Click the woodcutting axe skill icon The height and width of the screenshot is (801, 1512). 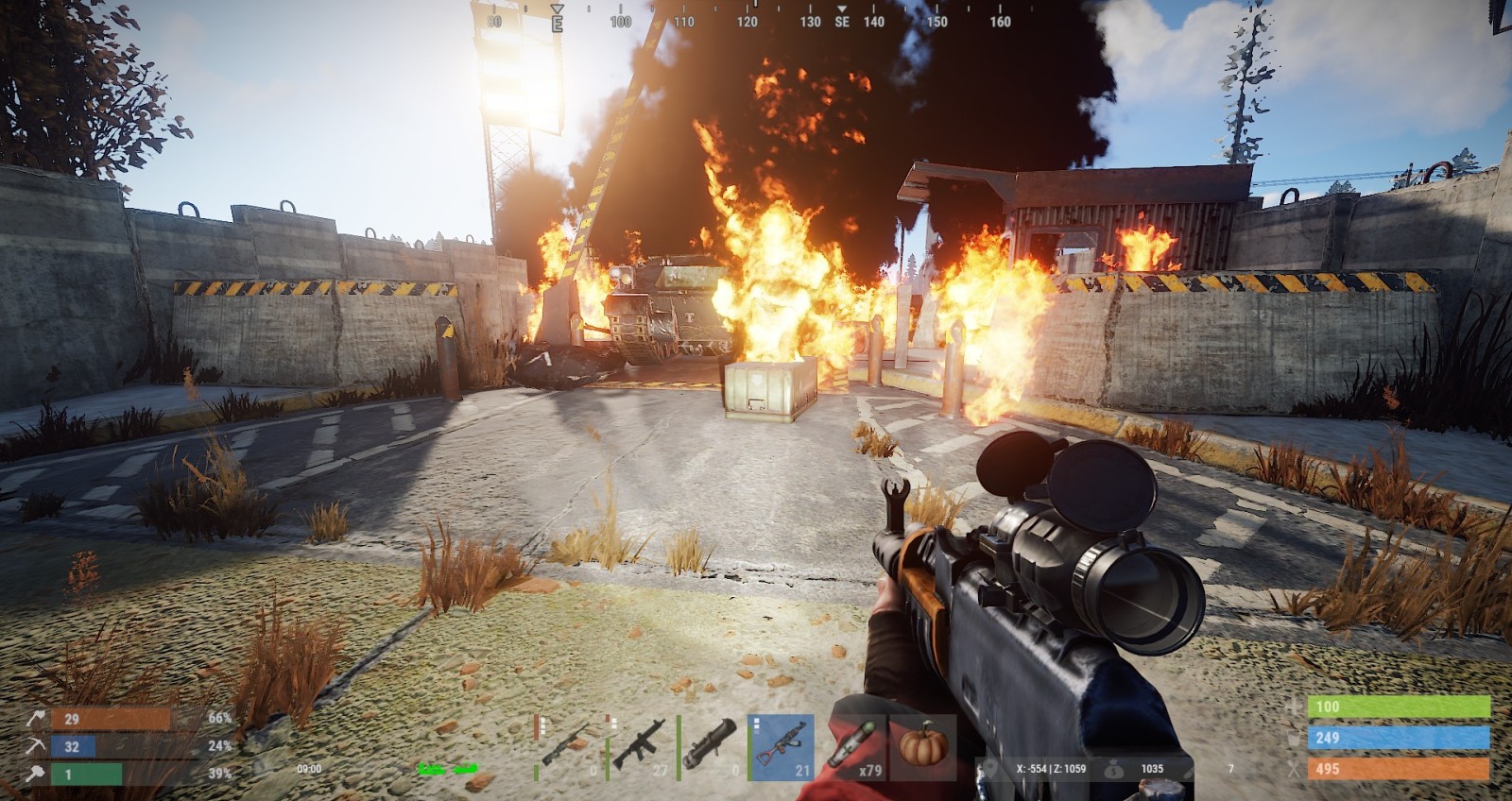click(37, 719)
